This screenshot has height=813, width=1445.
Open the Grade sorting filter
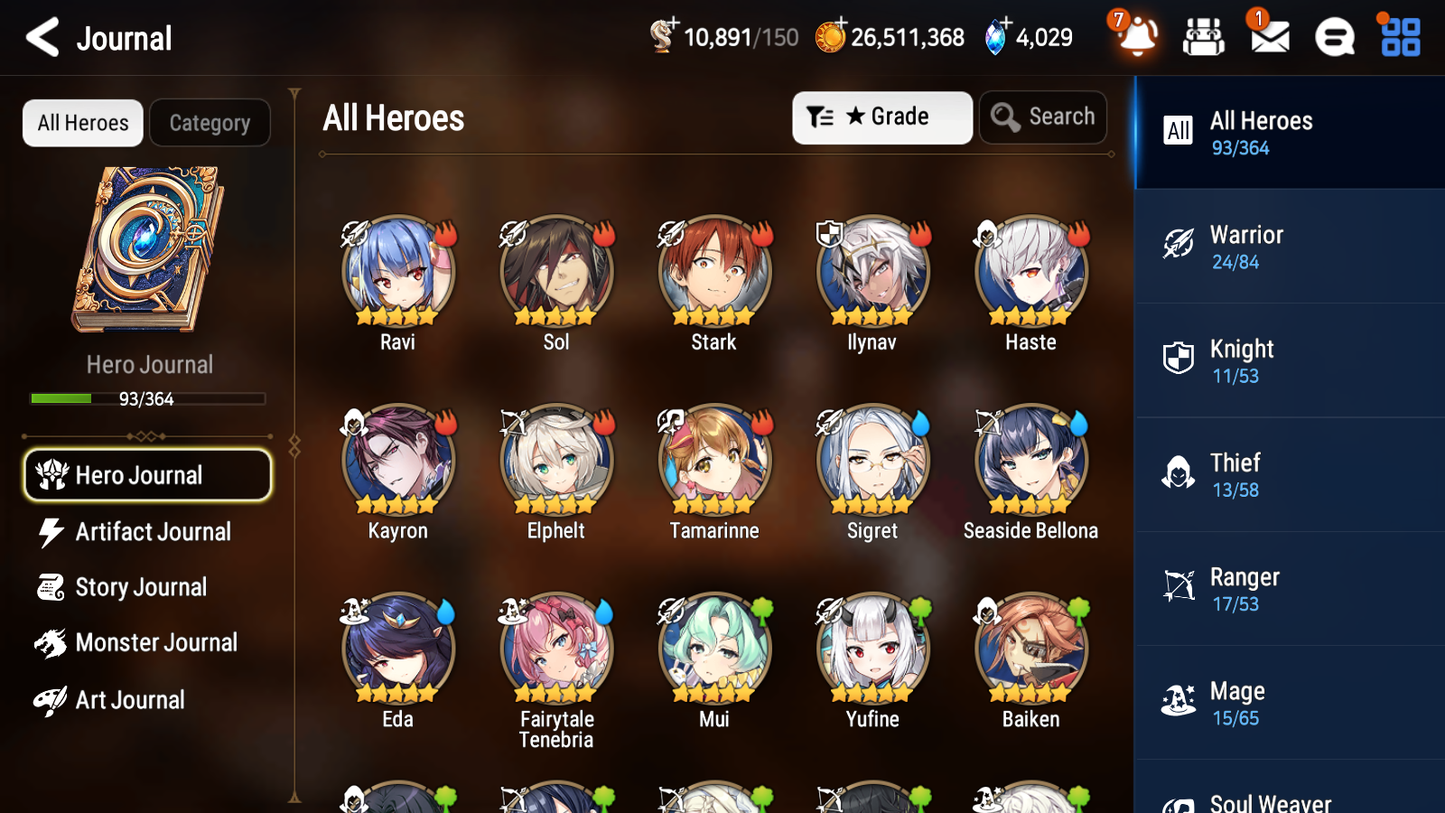882,117
